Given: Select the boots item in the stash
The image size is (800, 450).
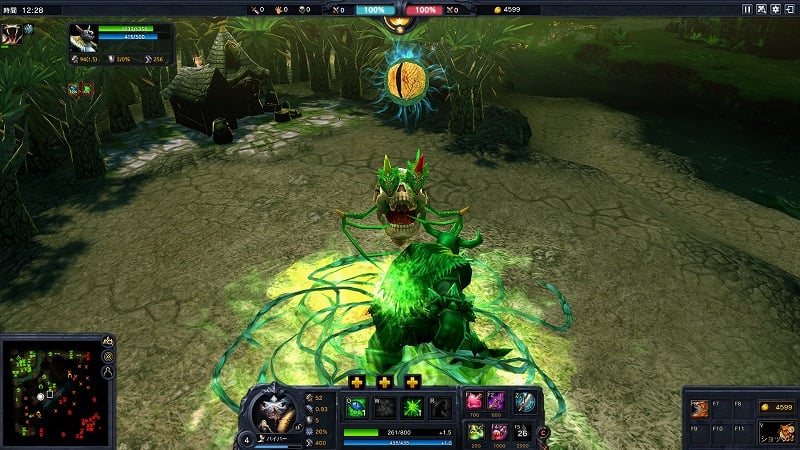Looking at the screenshot, I should point(699,407).
